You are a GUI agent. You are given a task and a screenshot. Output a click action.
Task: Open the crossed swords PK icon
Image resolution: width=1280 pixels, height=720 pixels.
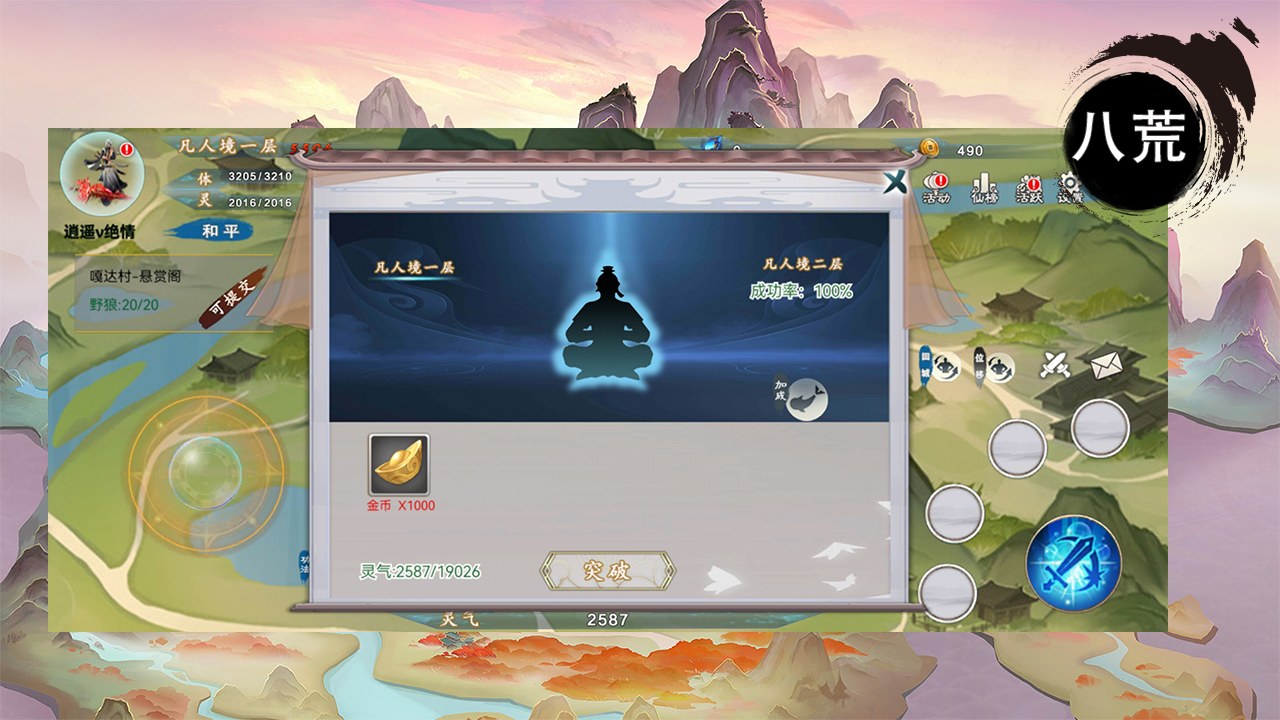point(1053,363)
